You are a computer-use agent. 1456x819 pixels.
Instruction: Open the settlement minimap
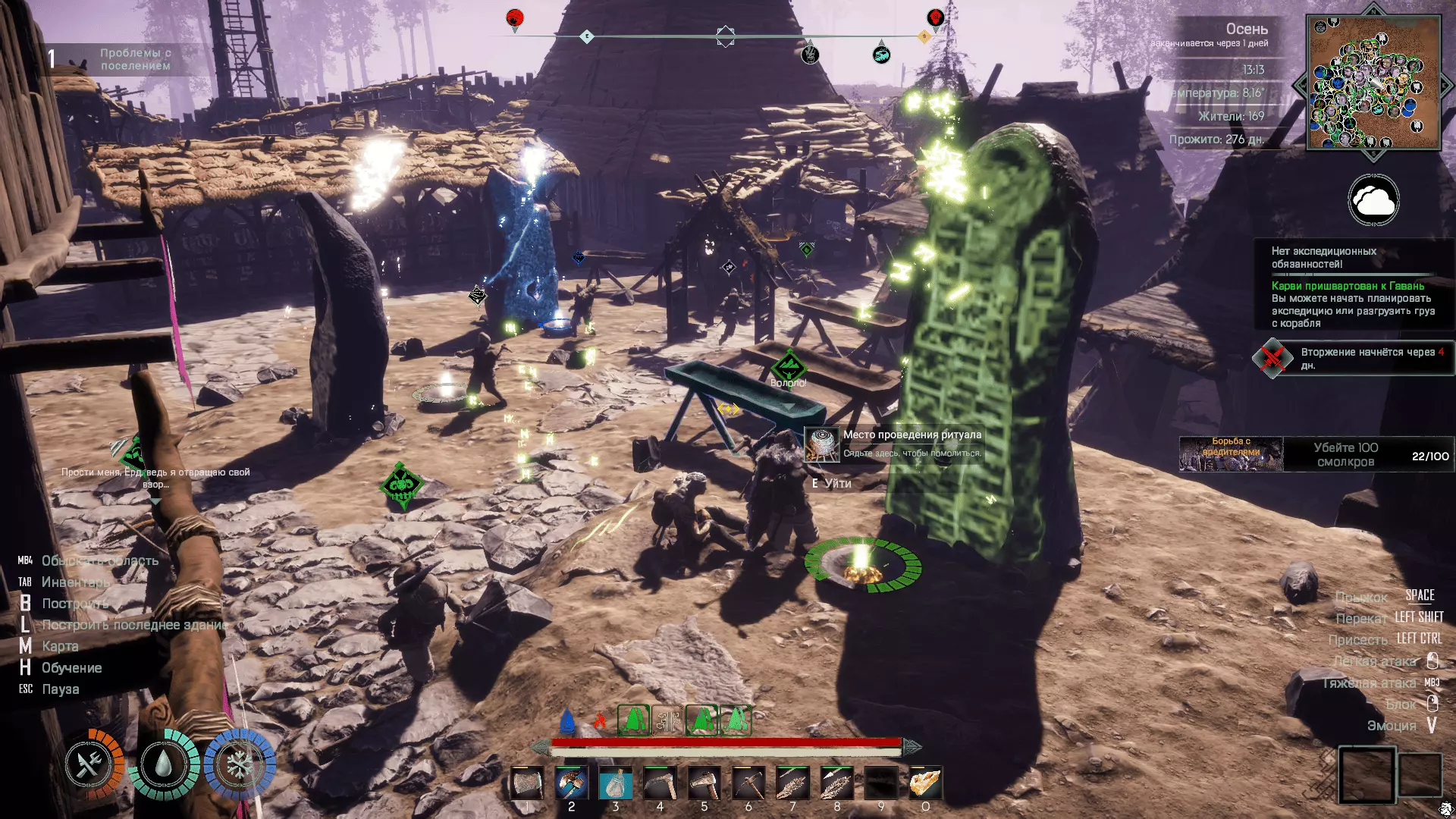(x=1373, y=82)
